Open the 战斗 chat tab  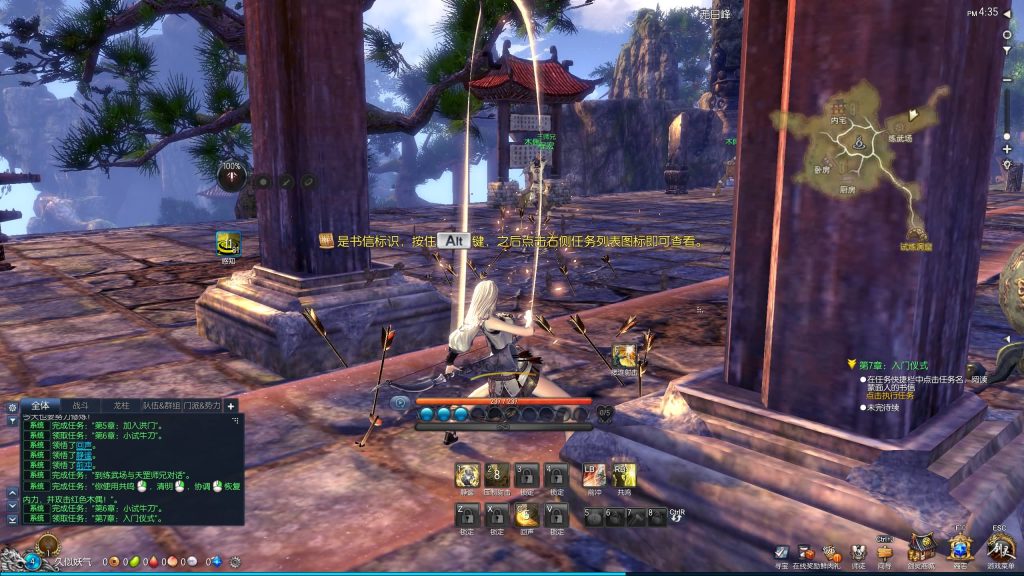click(82, 405)
